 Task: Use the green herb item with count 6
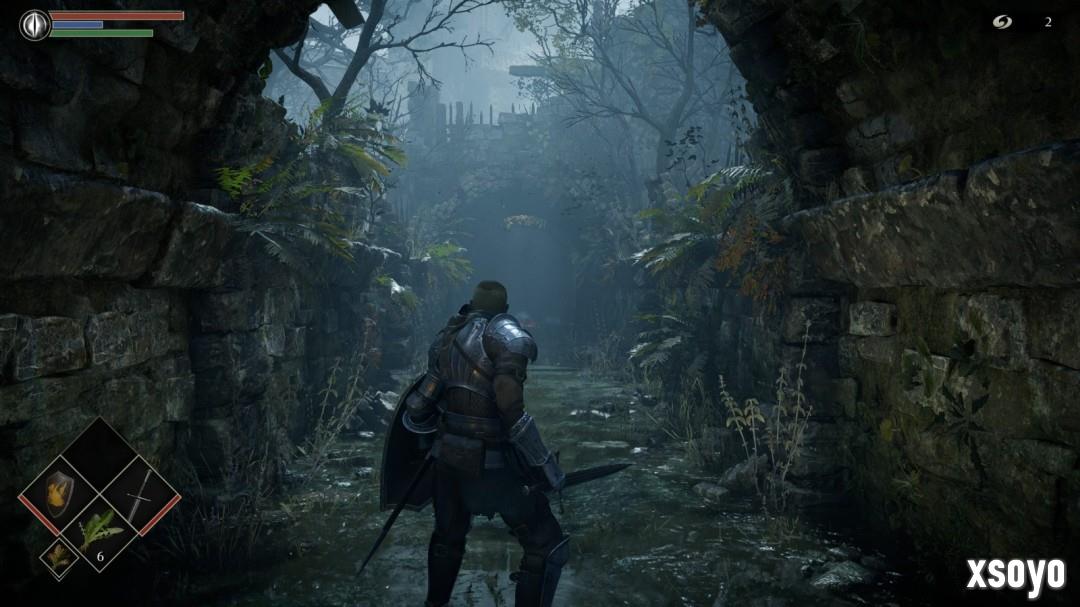pyautogui.click(x=100, y=530)
